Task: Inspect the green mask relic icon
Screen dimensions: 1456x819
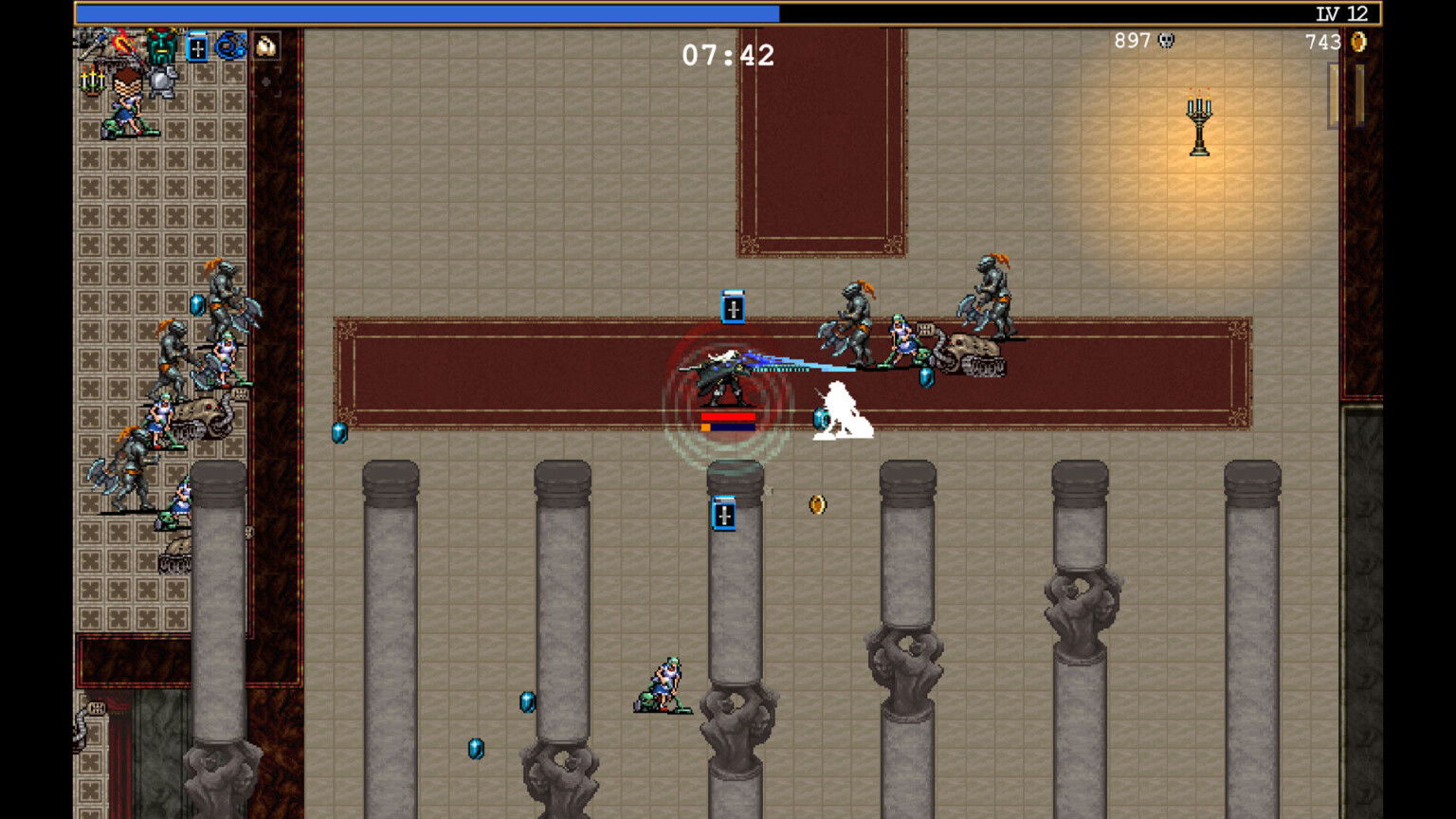Action: pos(161,45)
